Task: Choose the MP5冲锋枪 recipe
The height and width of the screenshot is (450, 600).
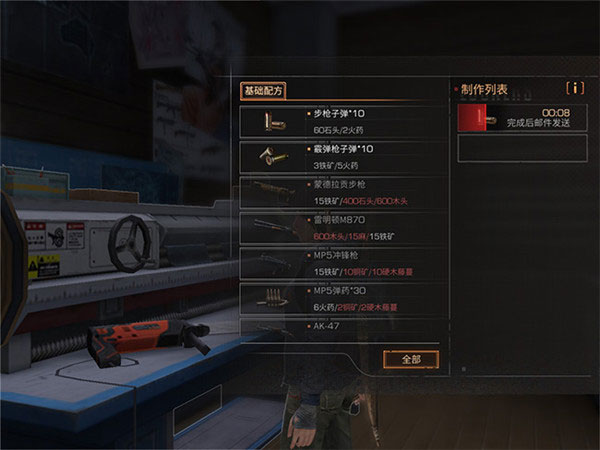Action: tap(340, 263)
